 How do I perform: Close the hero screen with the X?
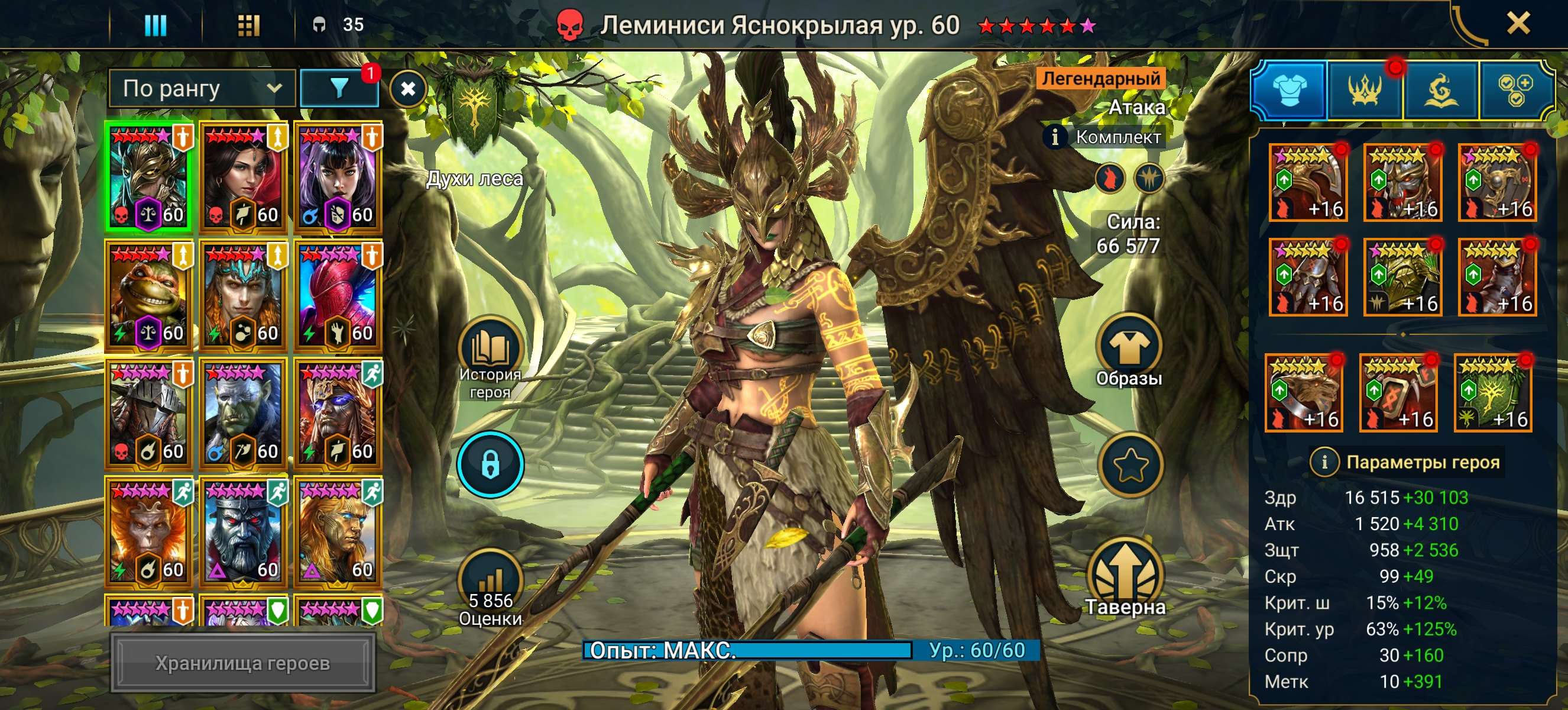click(1518, 24)
